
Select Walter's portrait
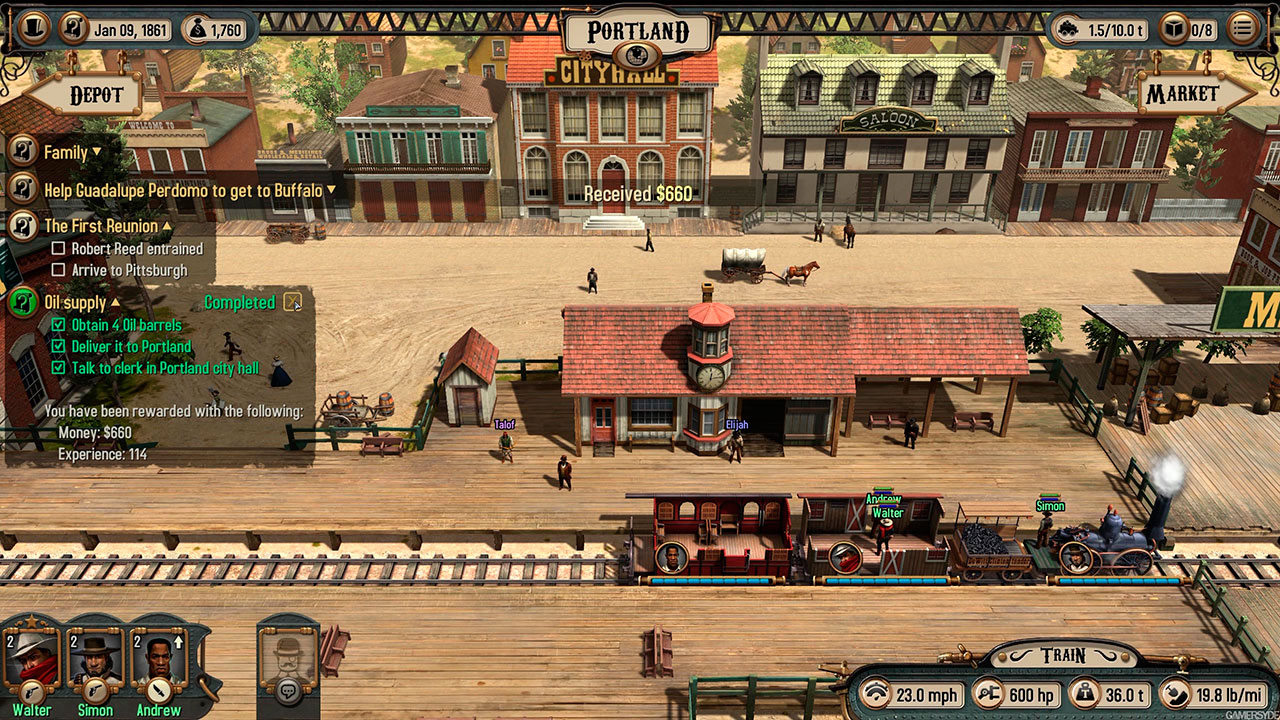33,653
